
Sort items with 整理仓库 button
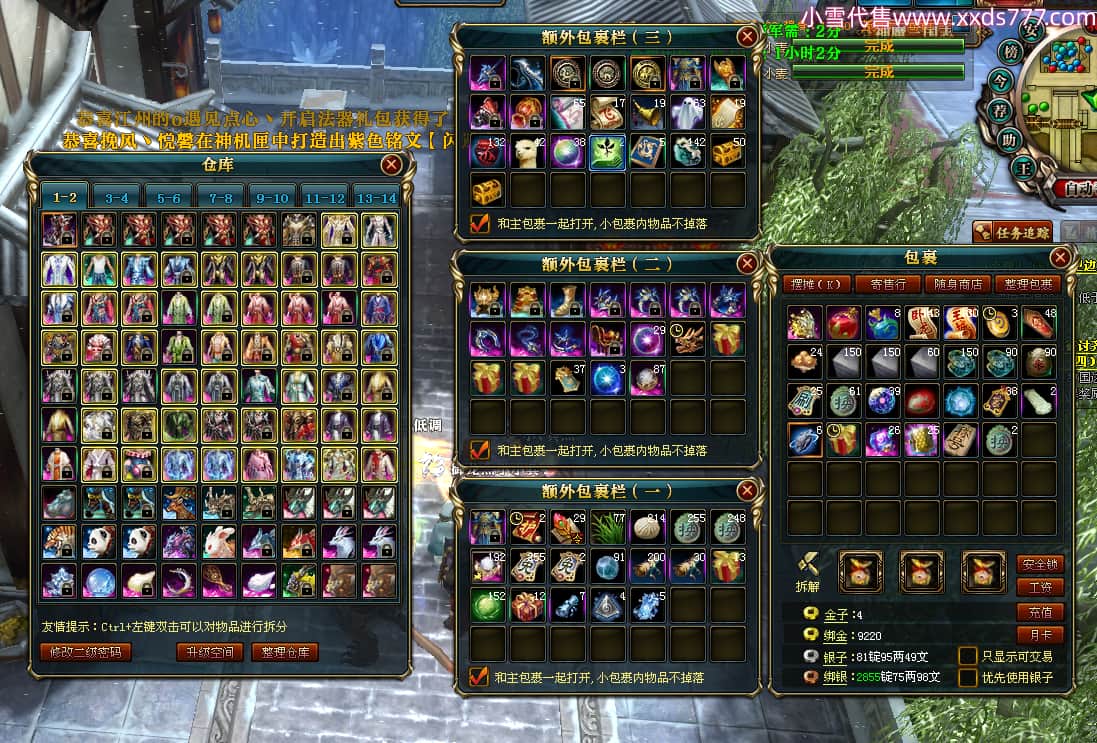[x=285, y=652]
